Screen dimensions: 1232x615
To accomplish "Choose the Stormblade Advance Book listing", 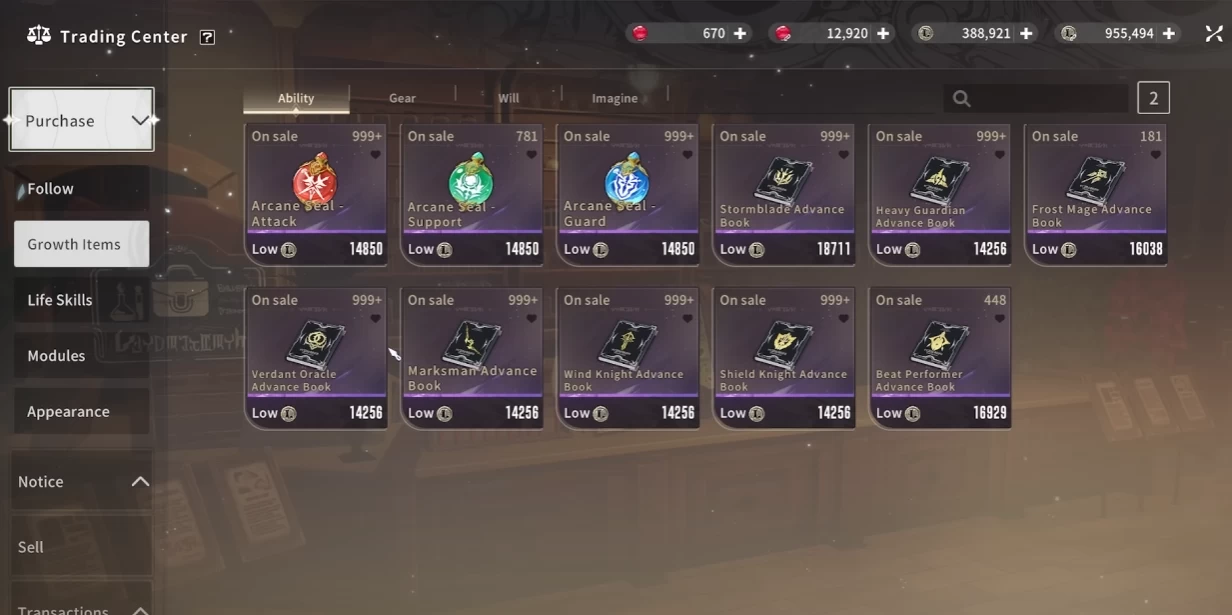I will (784, 195).
